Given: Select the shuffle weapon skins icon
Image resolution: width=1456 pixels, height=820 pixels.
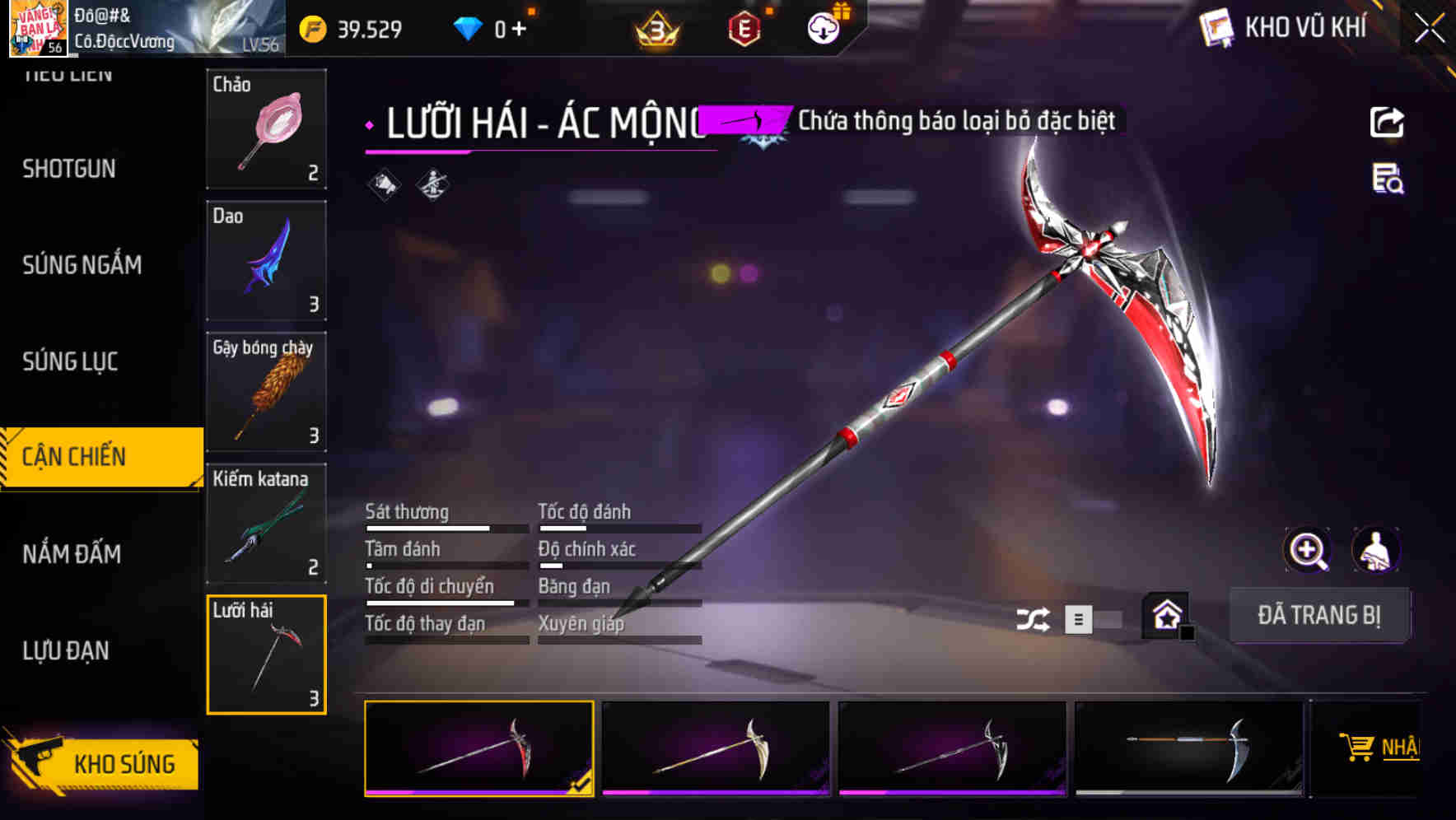Looking at the screenshot, I should click(1032, 617).
